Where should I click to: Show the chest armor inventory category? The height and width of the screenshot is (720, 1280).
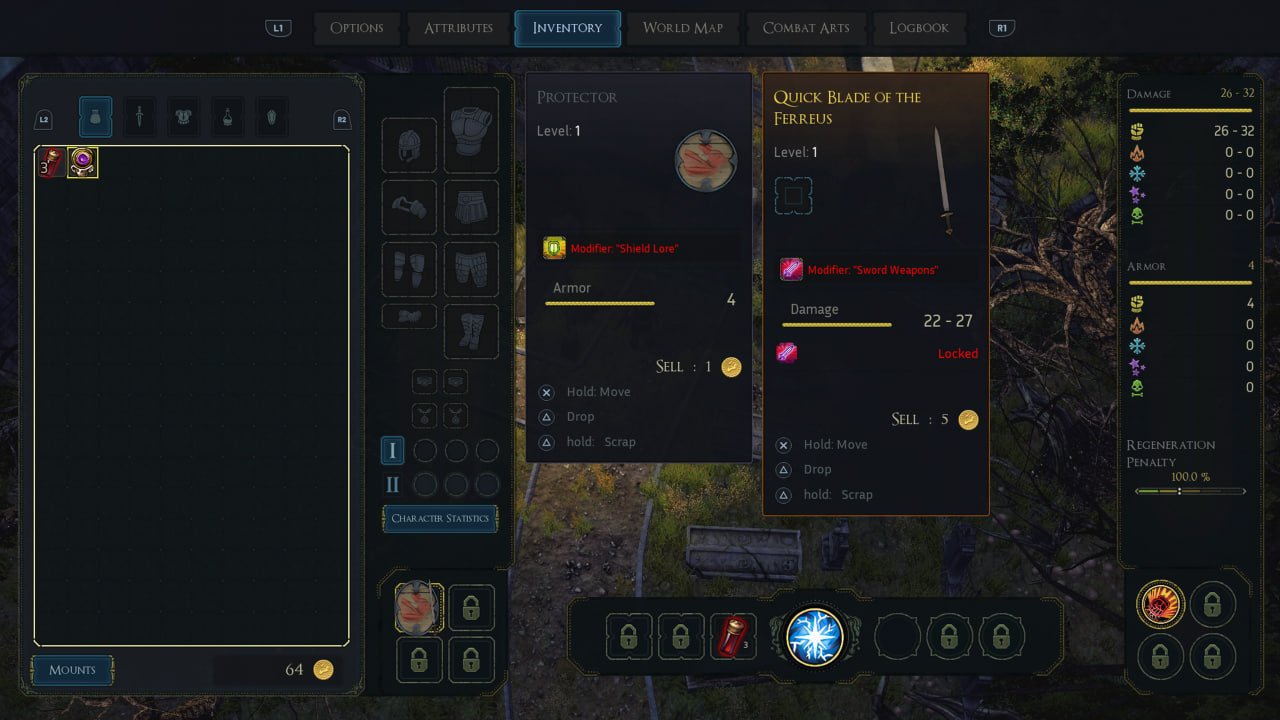[183, 117]
